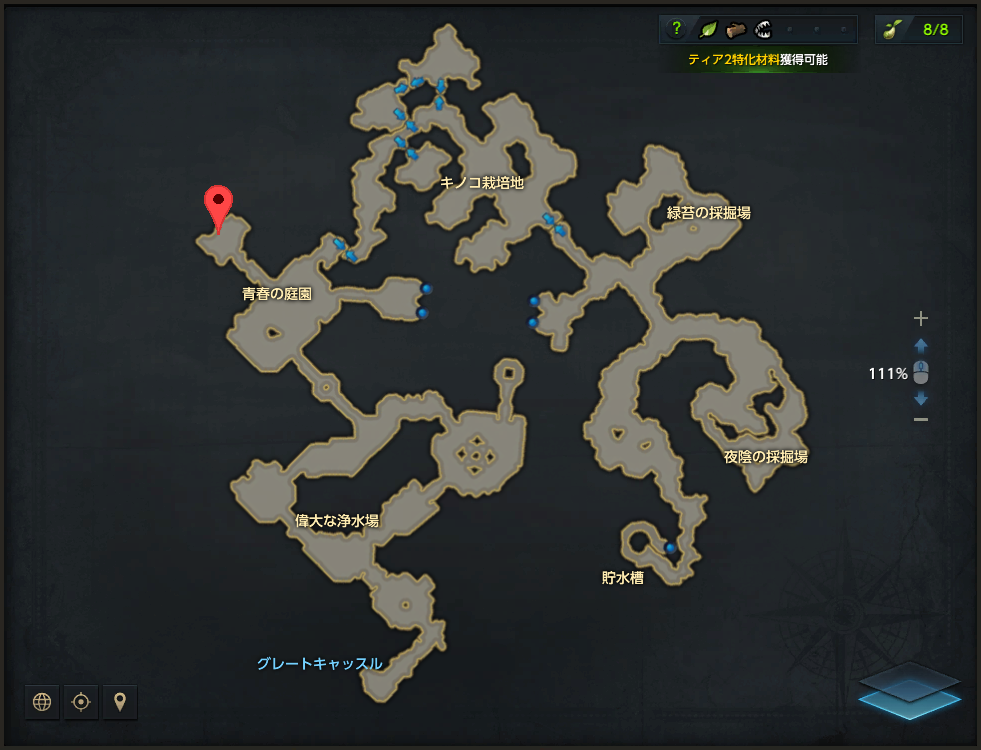The width and height of the screenshot is (981, 750).
Task: Switch map floor using the layer icon
Action: [909, 687]
